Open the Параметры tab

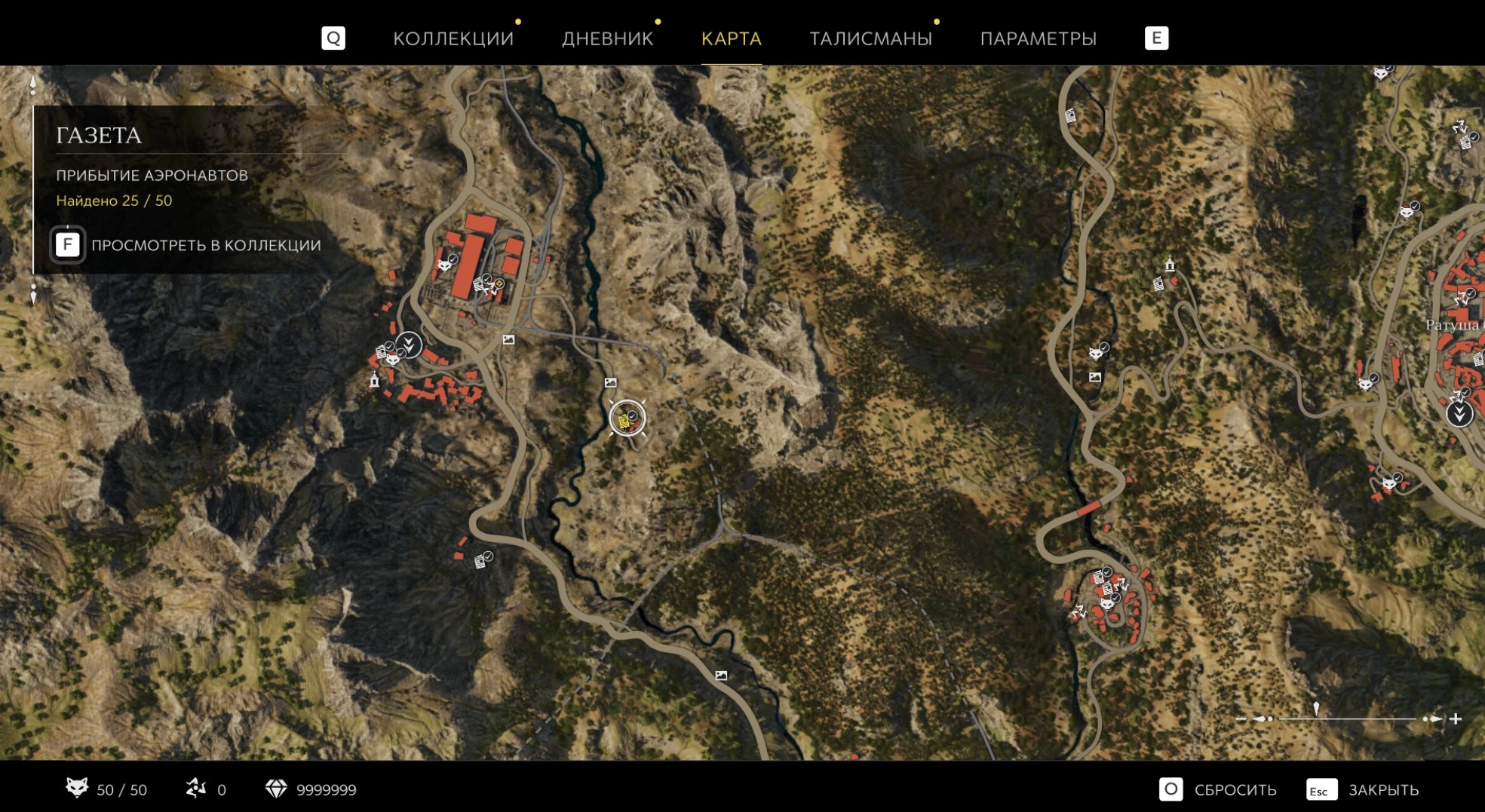pos(1038,38)
